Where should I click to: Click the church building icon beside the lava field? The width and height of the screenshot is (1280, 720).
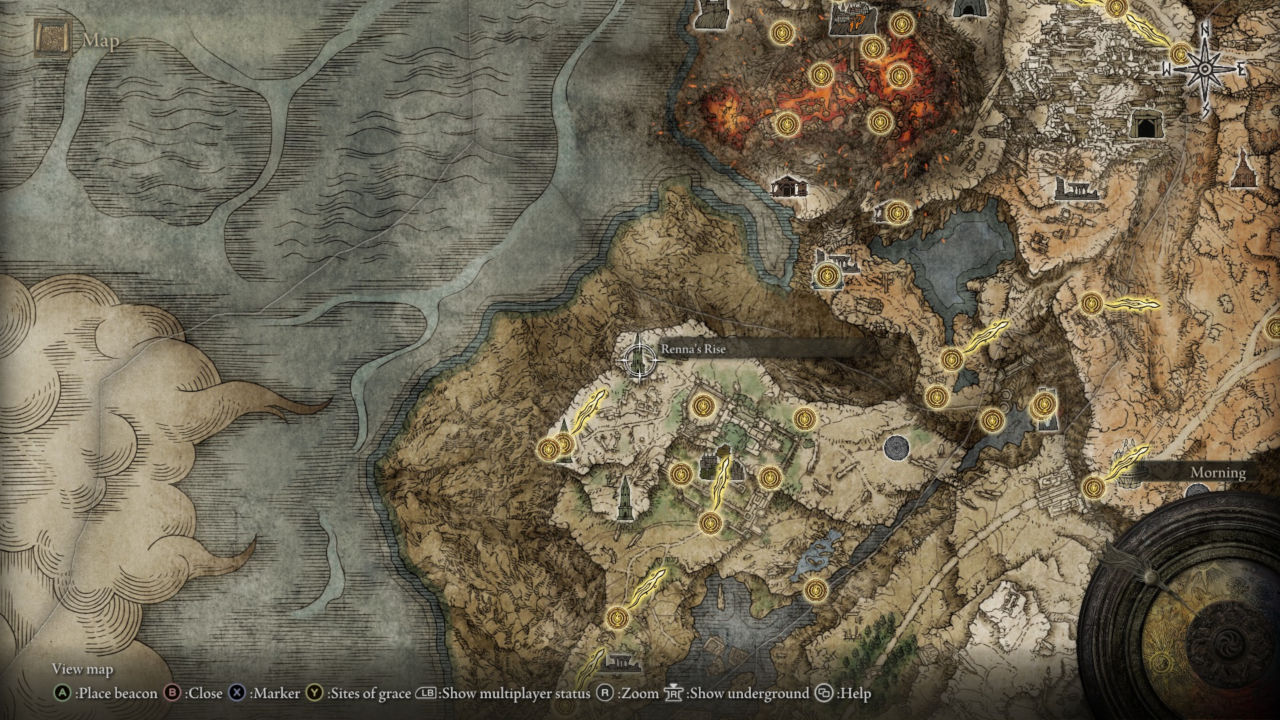(788, 187)
